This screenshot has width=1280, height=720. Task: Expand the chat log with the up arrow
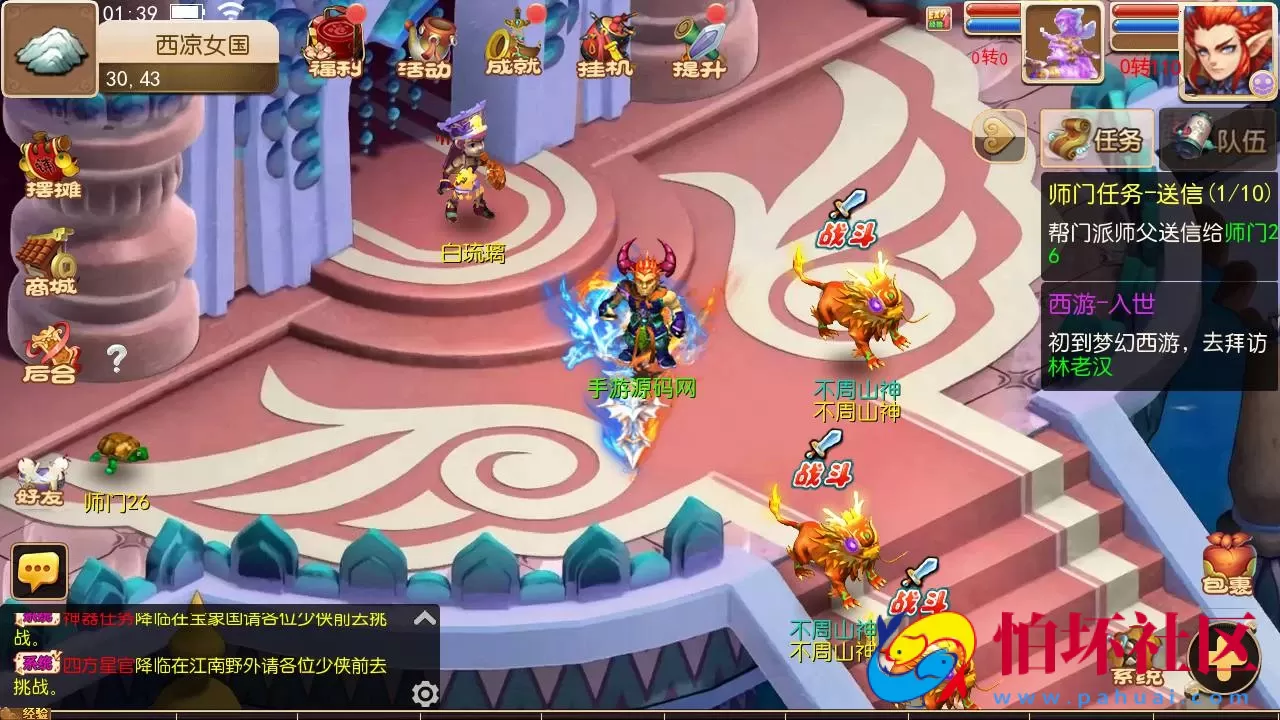(x=424, y=616)
